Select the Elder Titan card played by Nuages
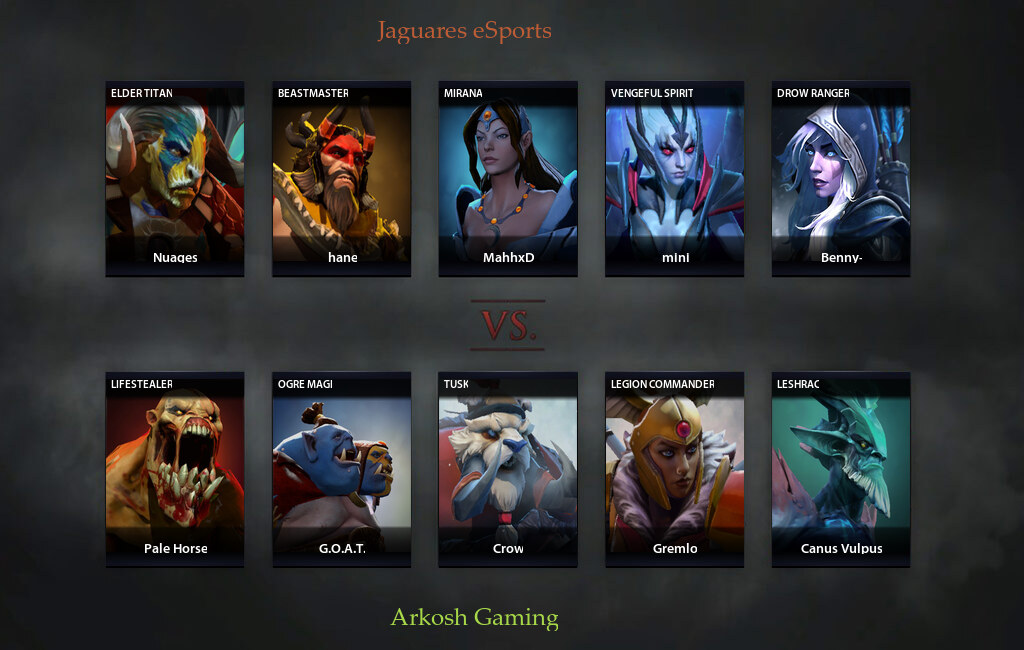The width and height of the screenshot is (1024, 650). point(175,178)
